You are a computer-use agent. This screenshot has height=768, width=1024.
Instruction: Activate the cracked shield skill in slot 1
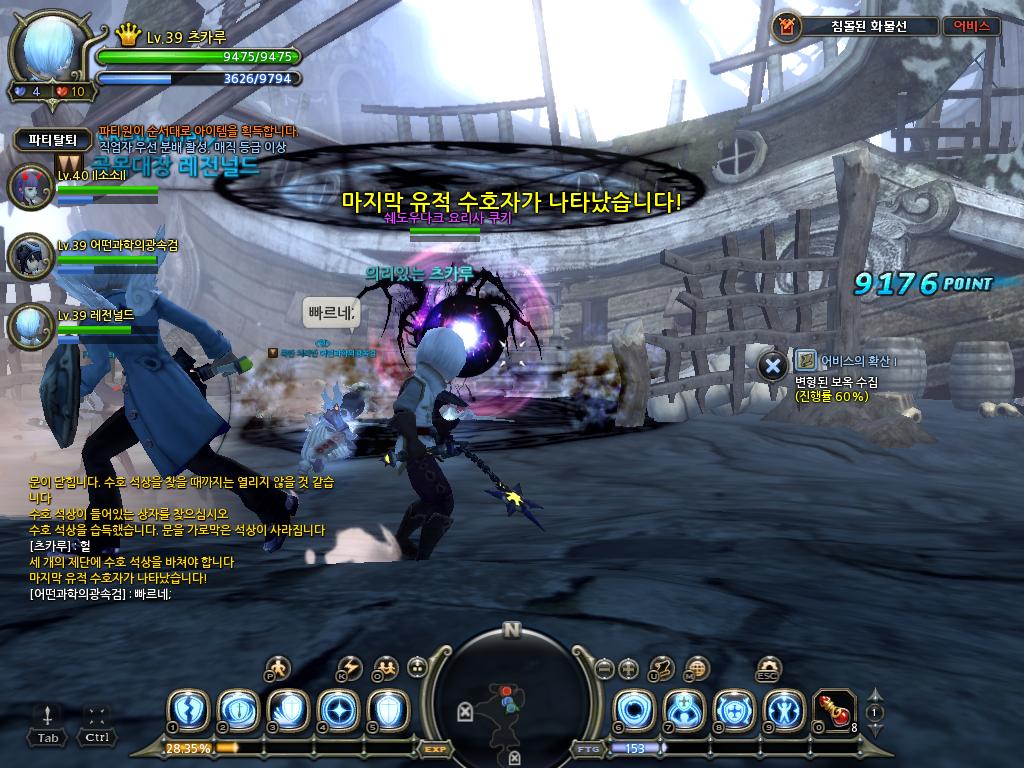click(x=187, y=710)
